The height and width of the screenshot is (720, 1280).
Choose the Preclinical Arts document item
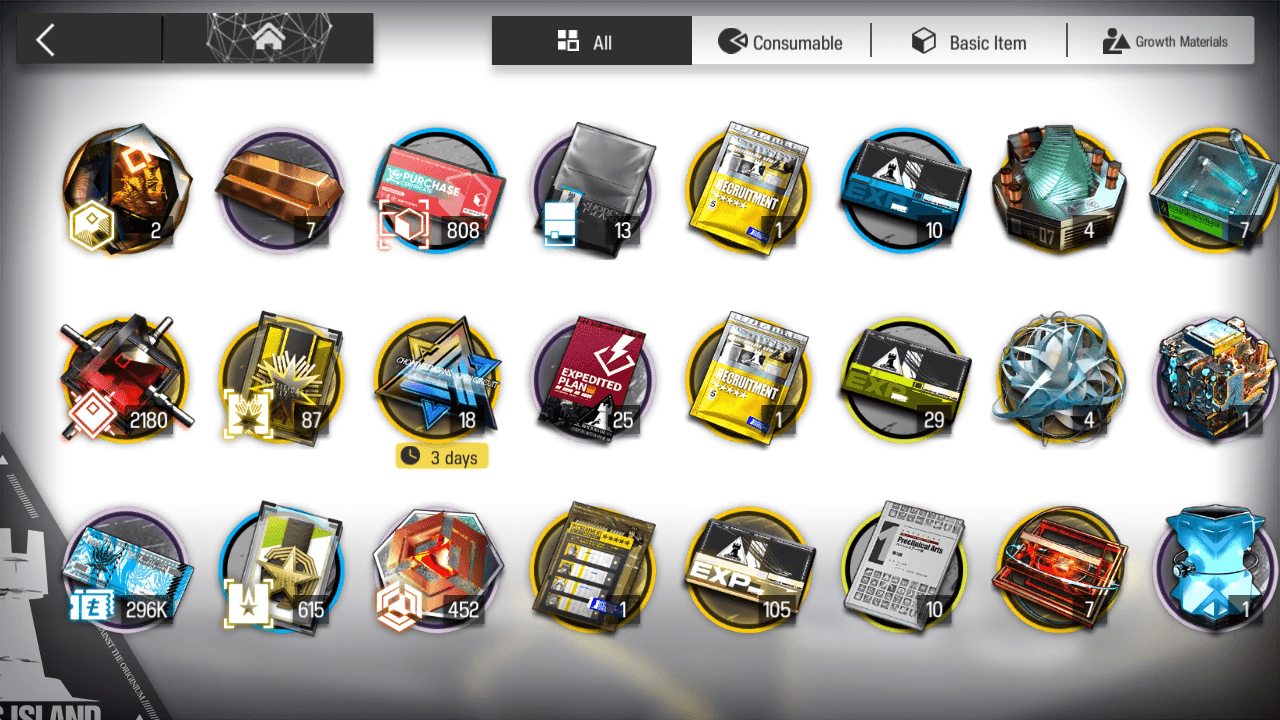click(x=906, y=570)
